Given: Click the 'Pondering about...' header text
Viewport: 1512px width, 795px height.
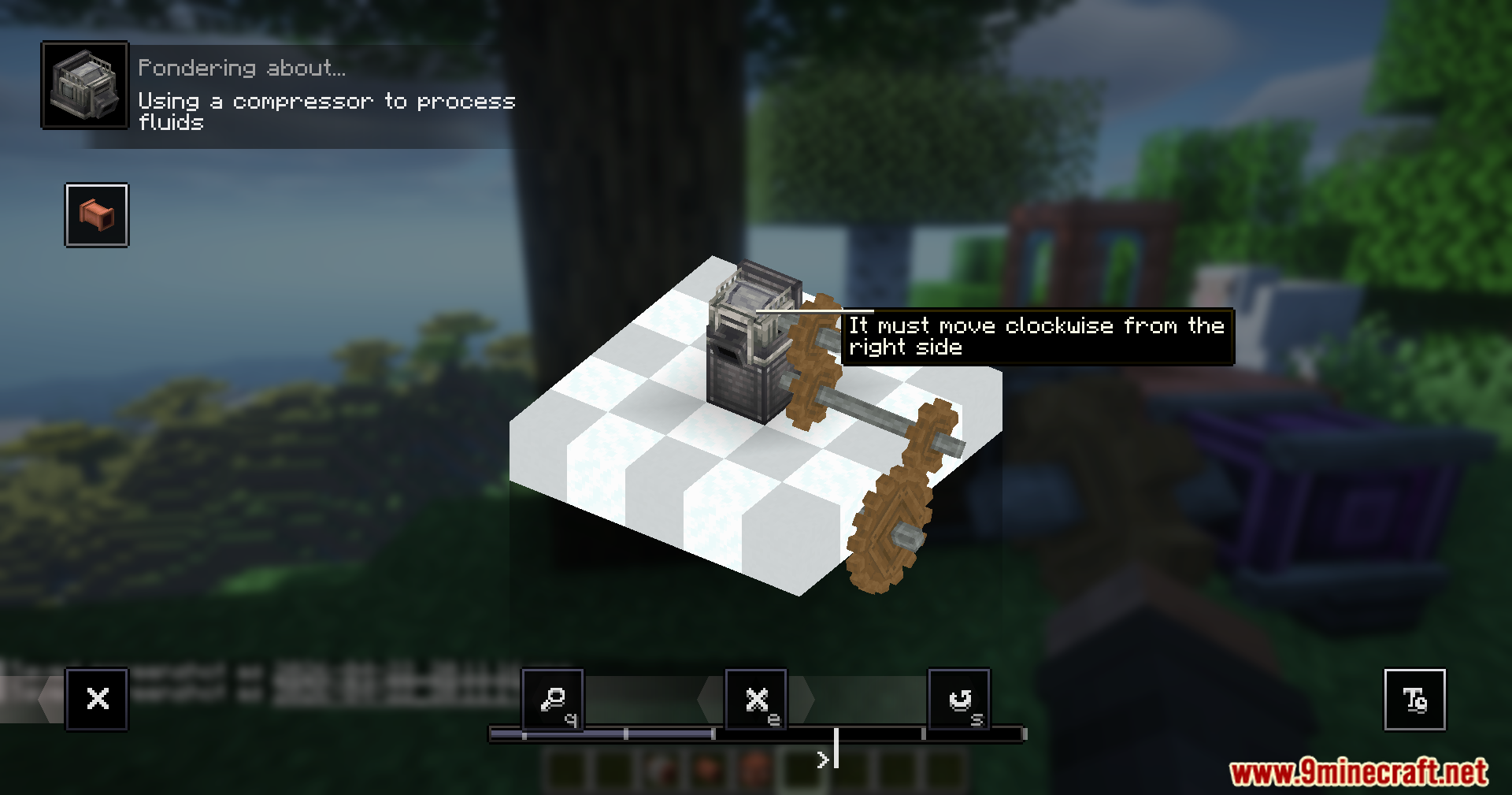Looking at the screenshot, I should click(x=240, y=66).
